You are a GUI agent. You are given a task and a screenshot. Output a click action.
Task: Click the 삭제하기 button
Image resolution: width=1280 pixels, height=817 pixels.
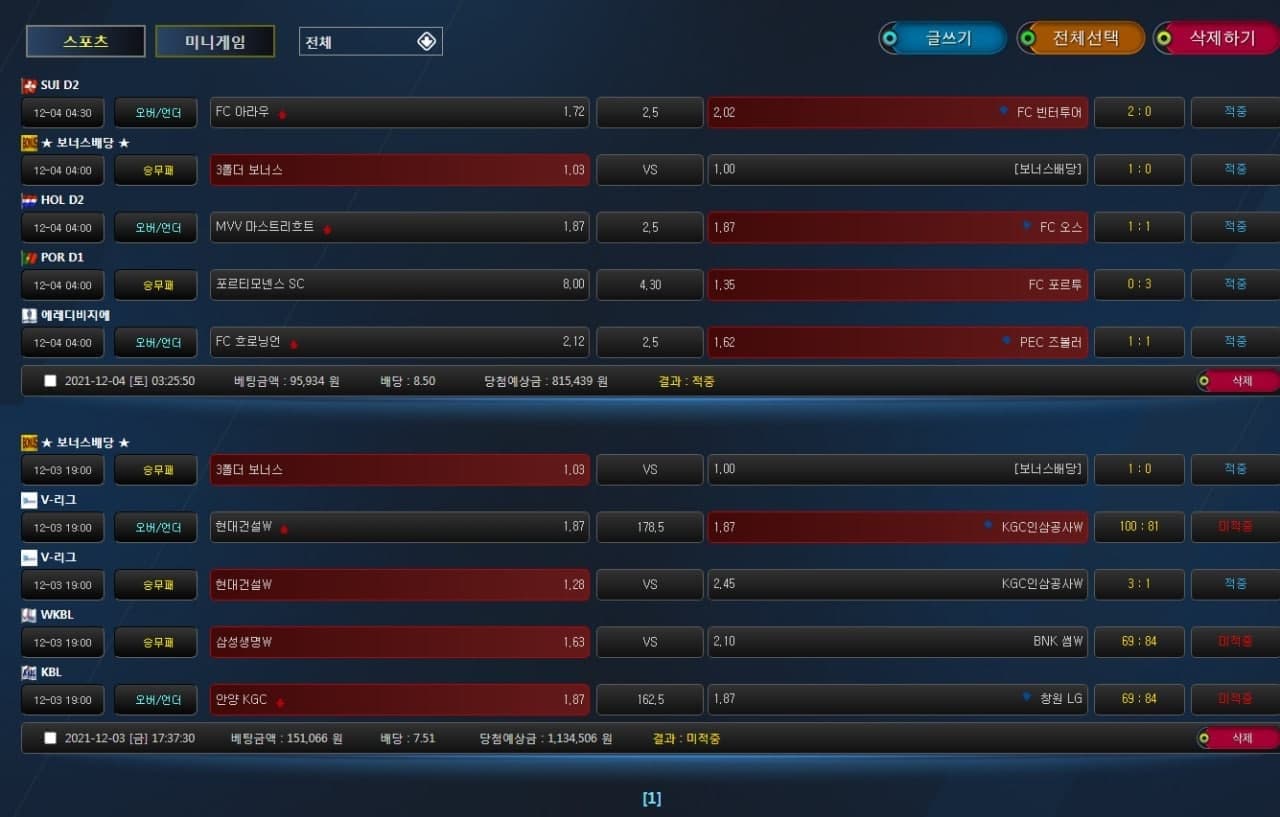[1218, 39]
